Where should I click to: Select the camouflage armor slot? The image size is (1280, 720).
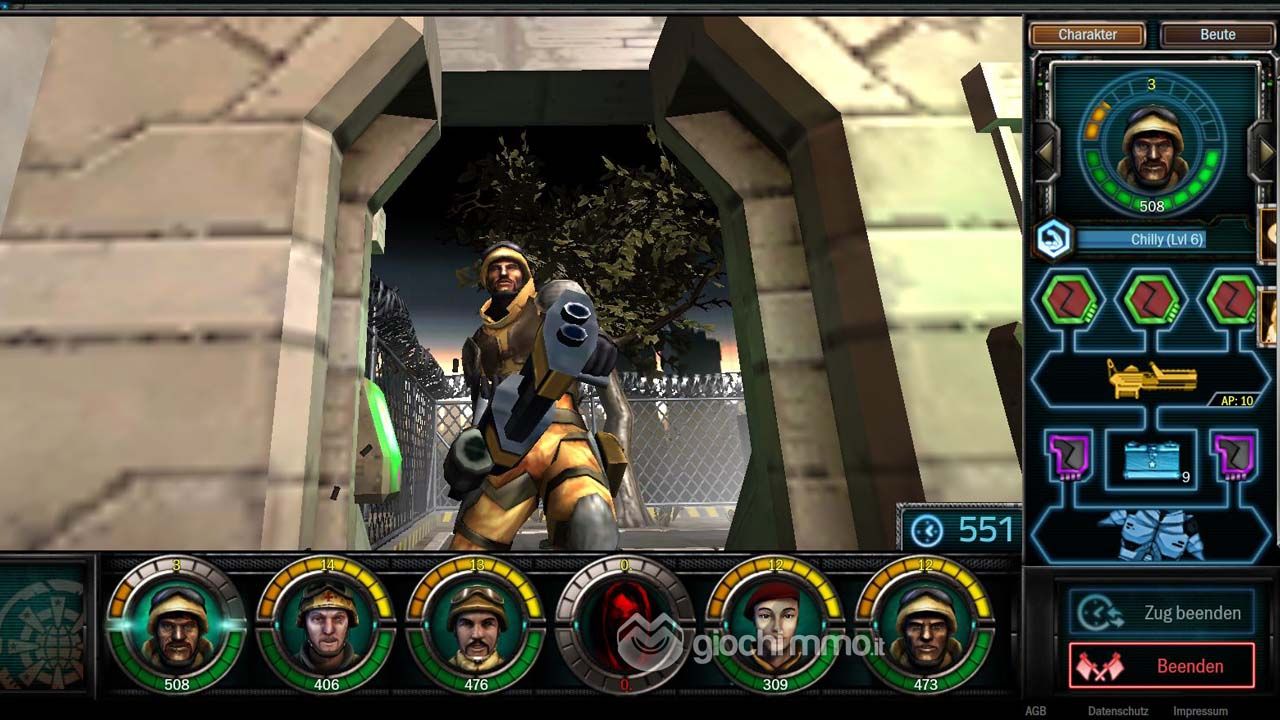1152,534
